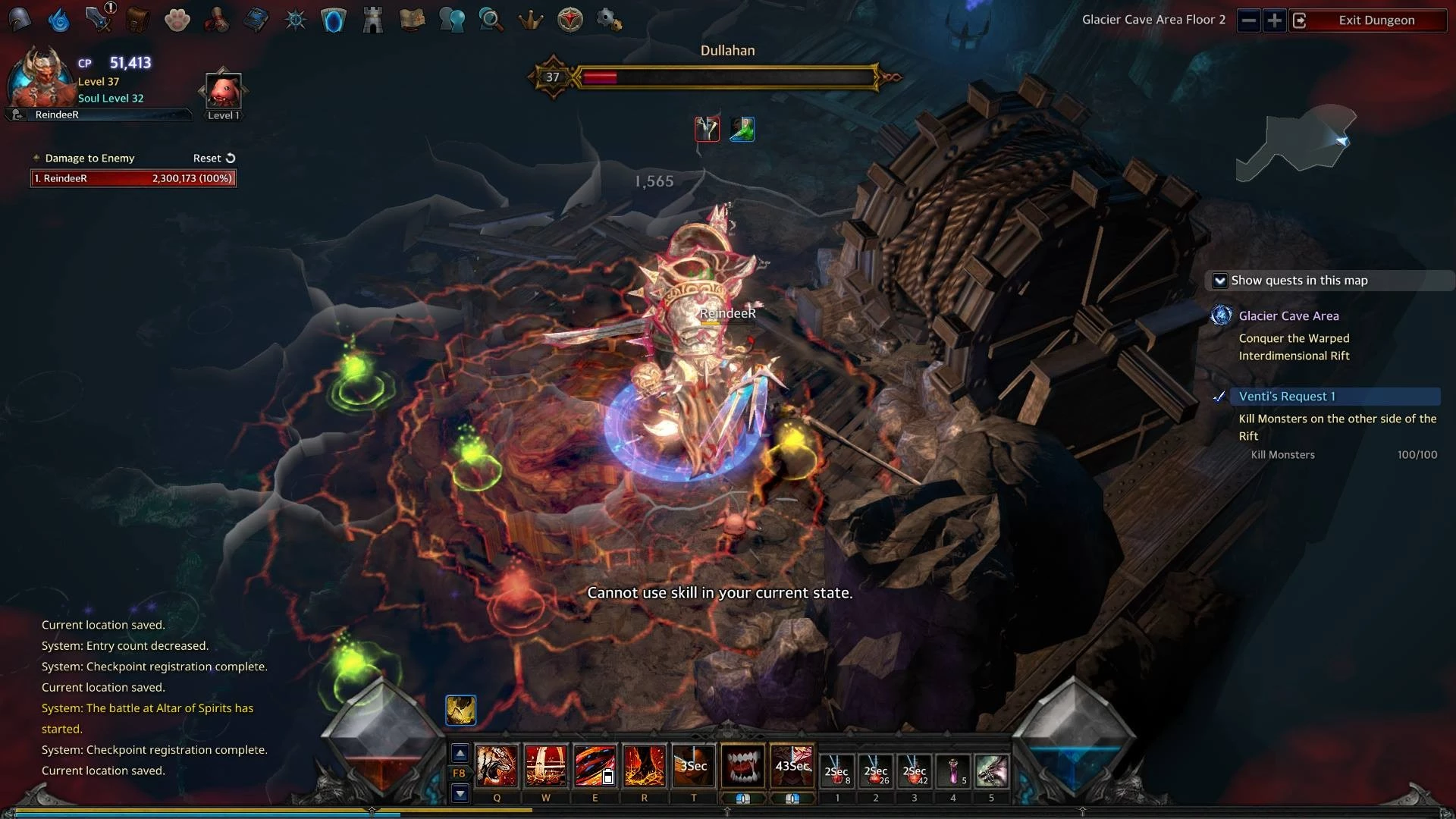Select the Venti's Request 1 quest
The width and height of the screenshot is (1456, 819).
[x=1287, y=397]
